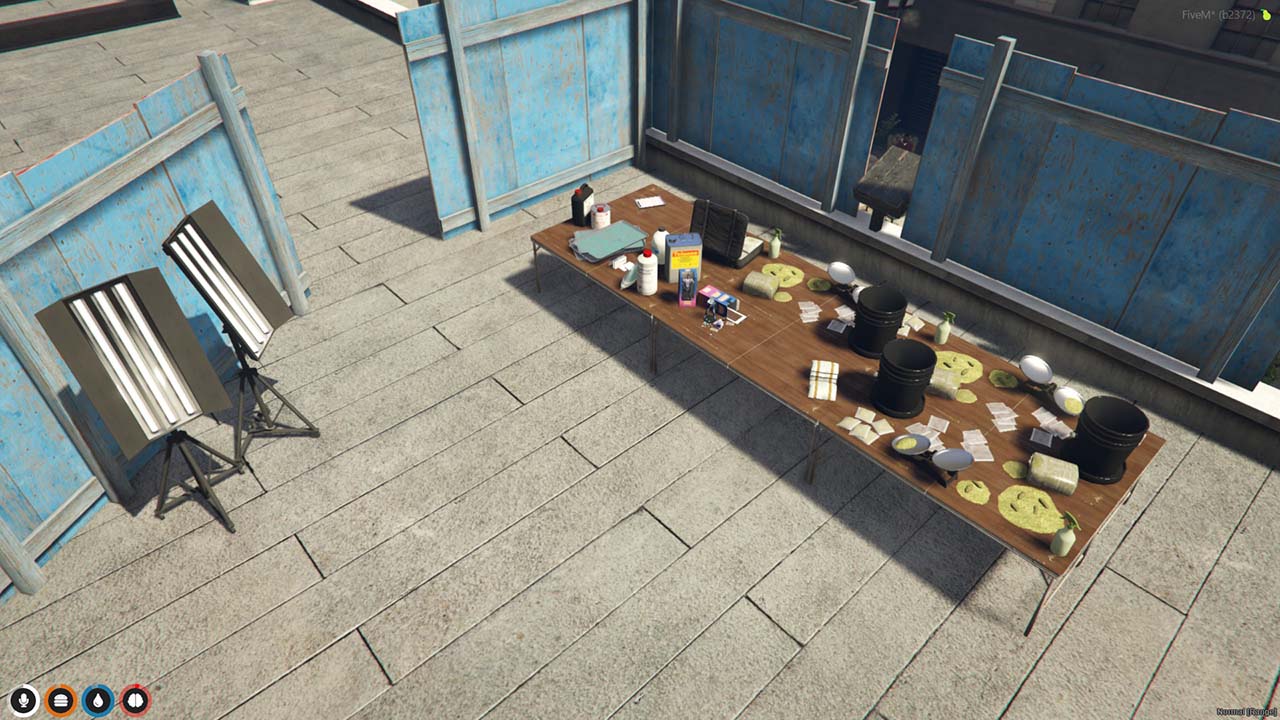This screenshot has width=1280, height=720.
Task: Select the microphone voice chat icon
Action: [23, 700]
